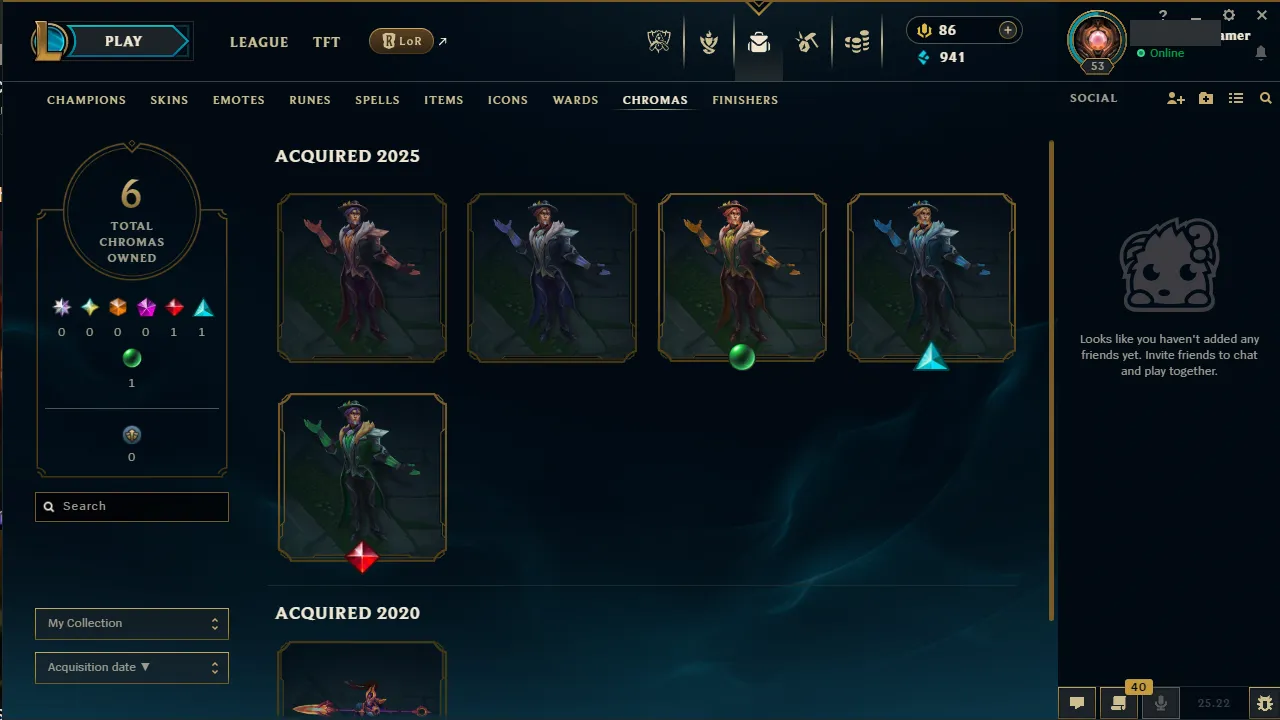Viewport: 1280px width, 720px height.
Task: Open the Hextech crafting icon
Action: click(x=807, y=42)
